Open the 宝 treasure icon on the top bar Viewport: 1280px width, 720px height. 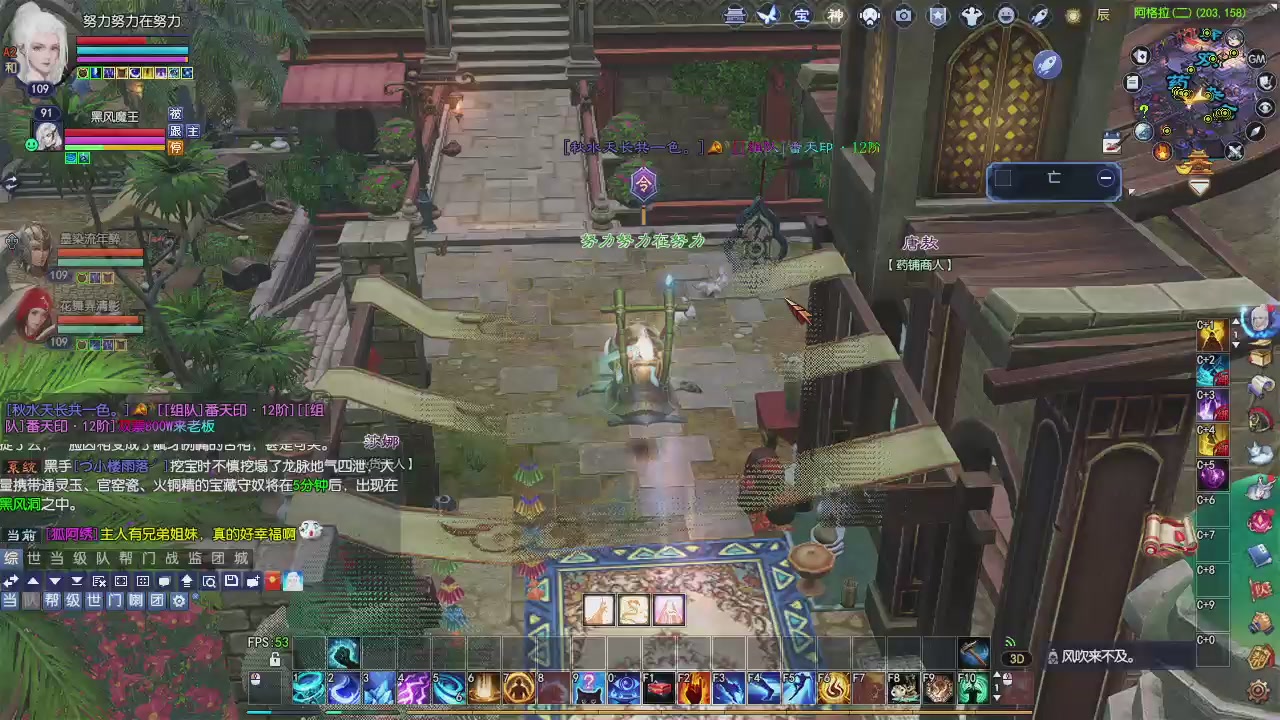tap(801, 15)
